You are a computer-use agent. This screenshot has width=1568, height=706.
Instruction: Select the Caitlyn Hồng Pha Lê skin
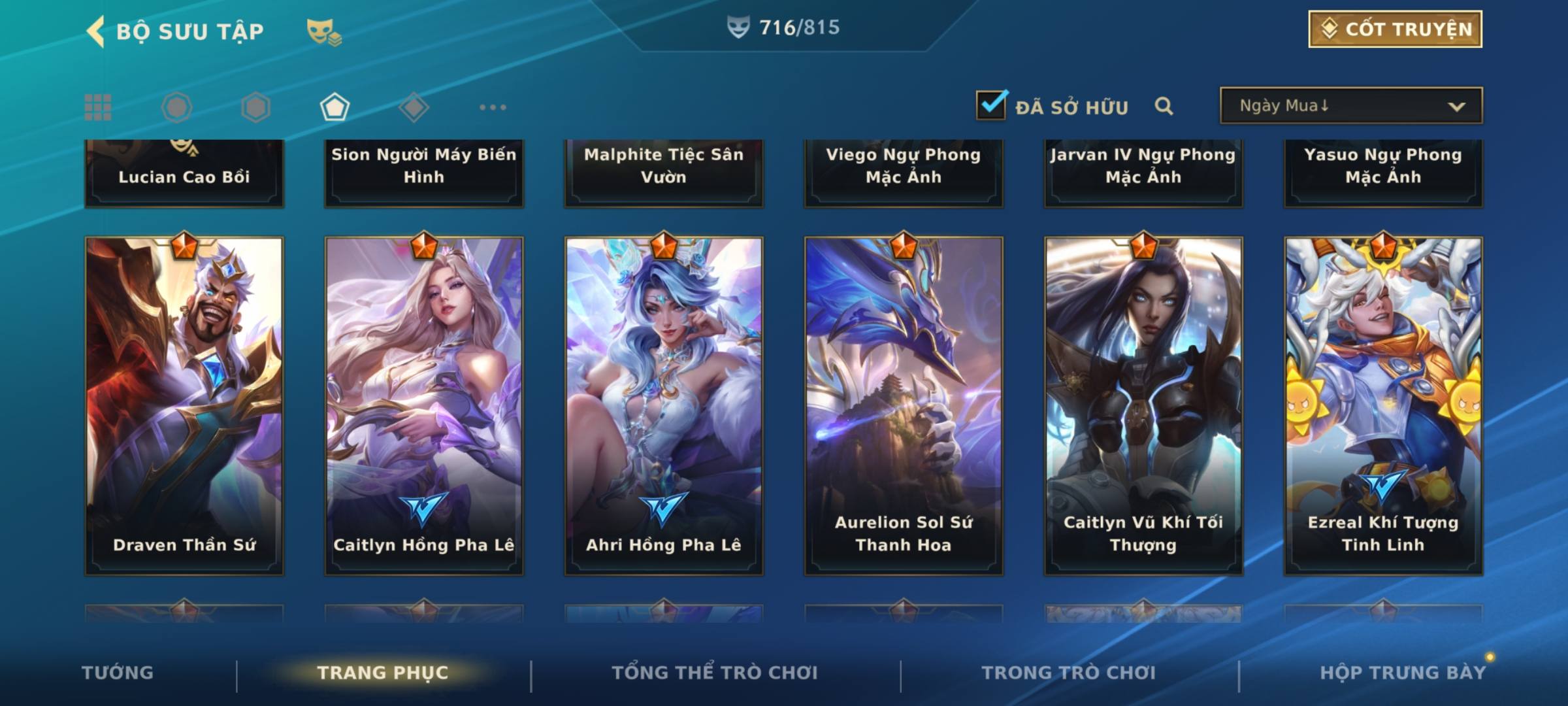pos(424,405)
